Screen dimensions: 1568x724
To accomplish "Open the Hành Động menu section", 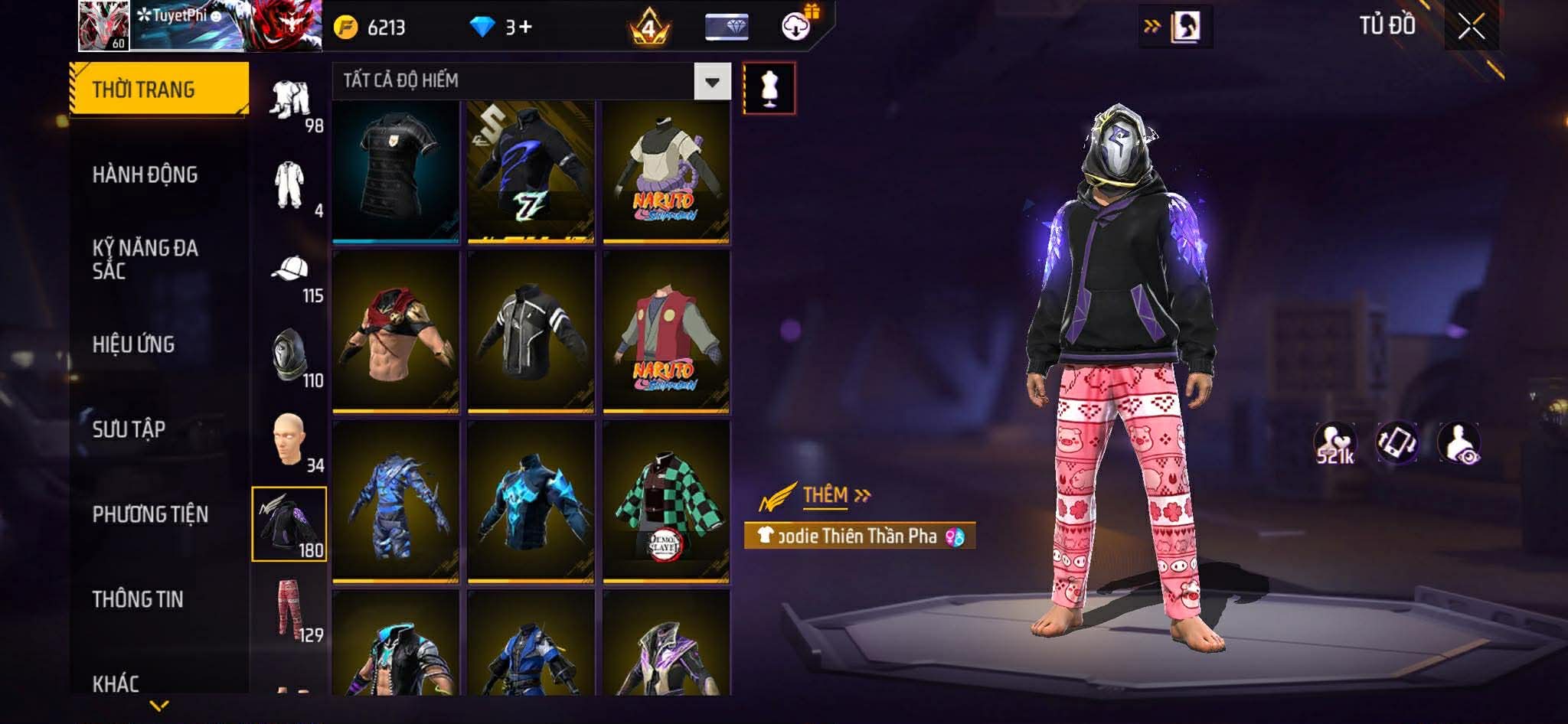I will pyautogui.click(x=145, y=174).
